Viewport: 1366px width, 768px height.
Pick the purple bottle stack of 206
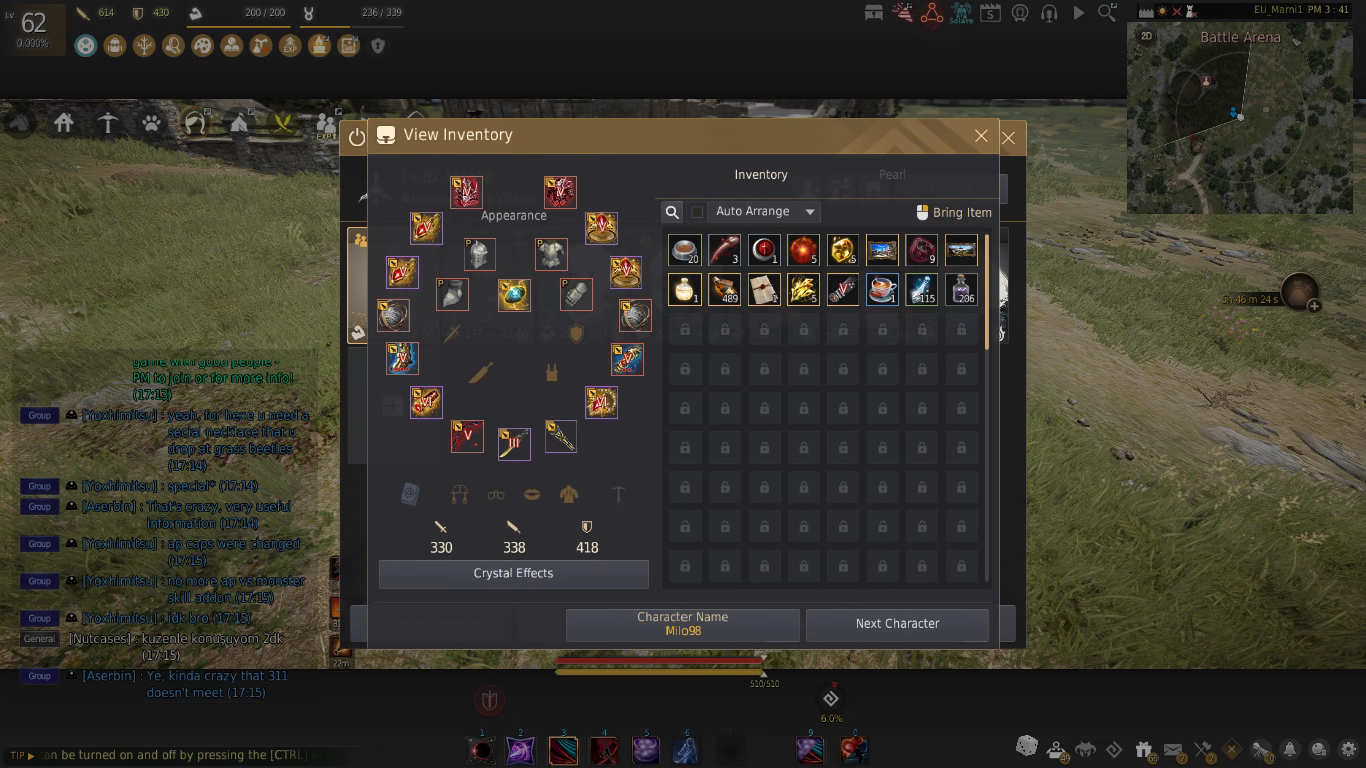961,290
